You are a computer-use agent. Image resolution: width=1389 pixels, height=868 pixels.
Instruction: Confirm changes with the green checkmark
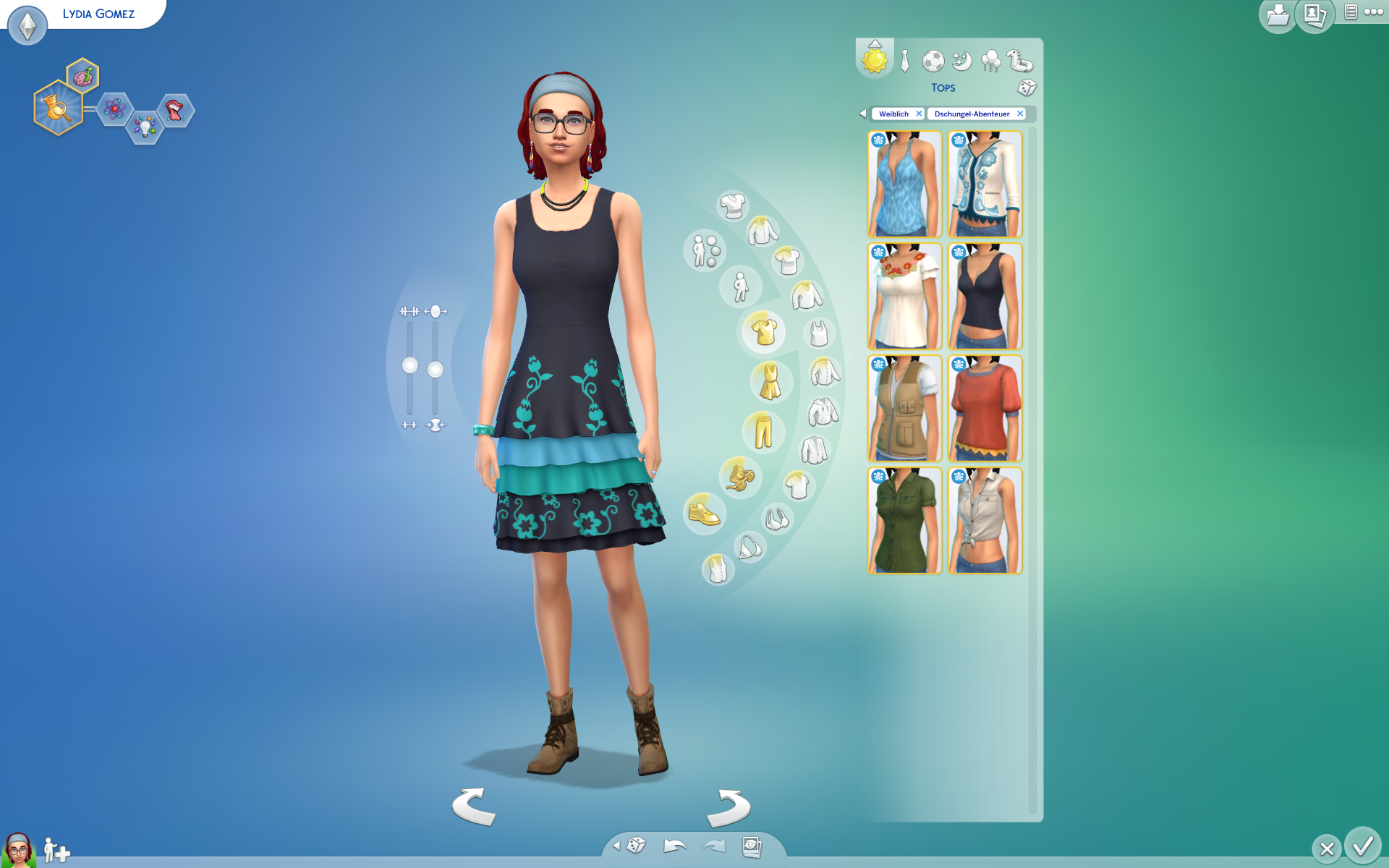coord(1363,846)
